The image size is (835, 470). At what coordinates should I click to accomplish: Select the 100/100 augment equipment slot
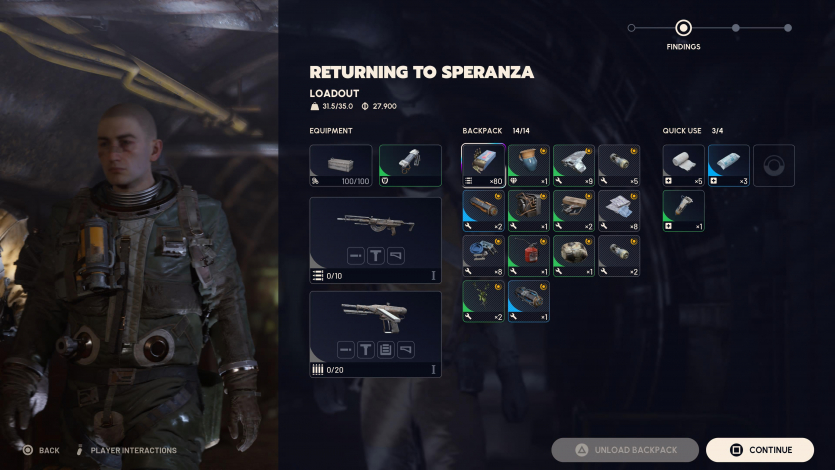[341, 165]
